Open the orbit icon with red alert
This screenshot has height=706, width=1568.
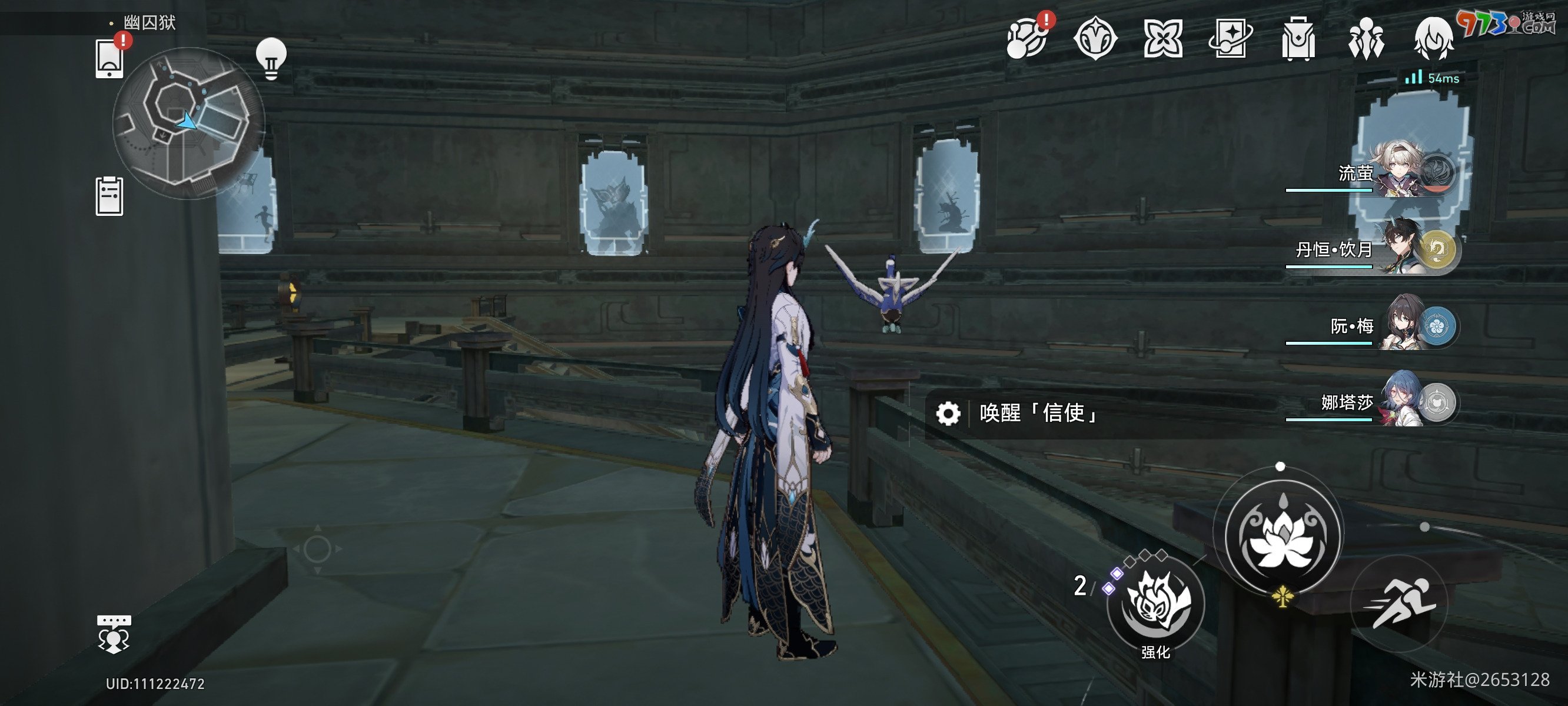click(1028, 39)
